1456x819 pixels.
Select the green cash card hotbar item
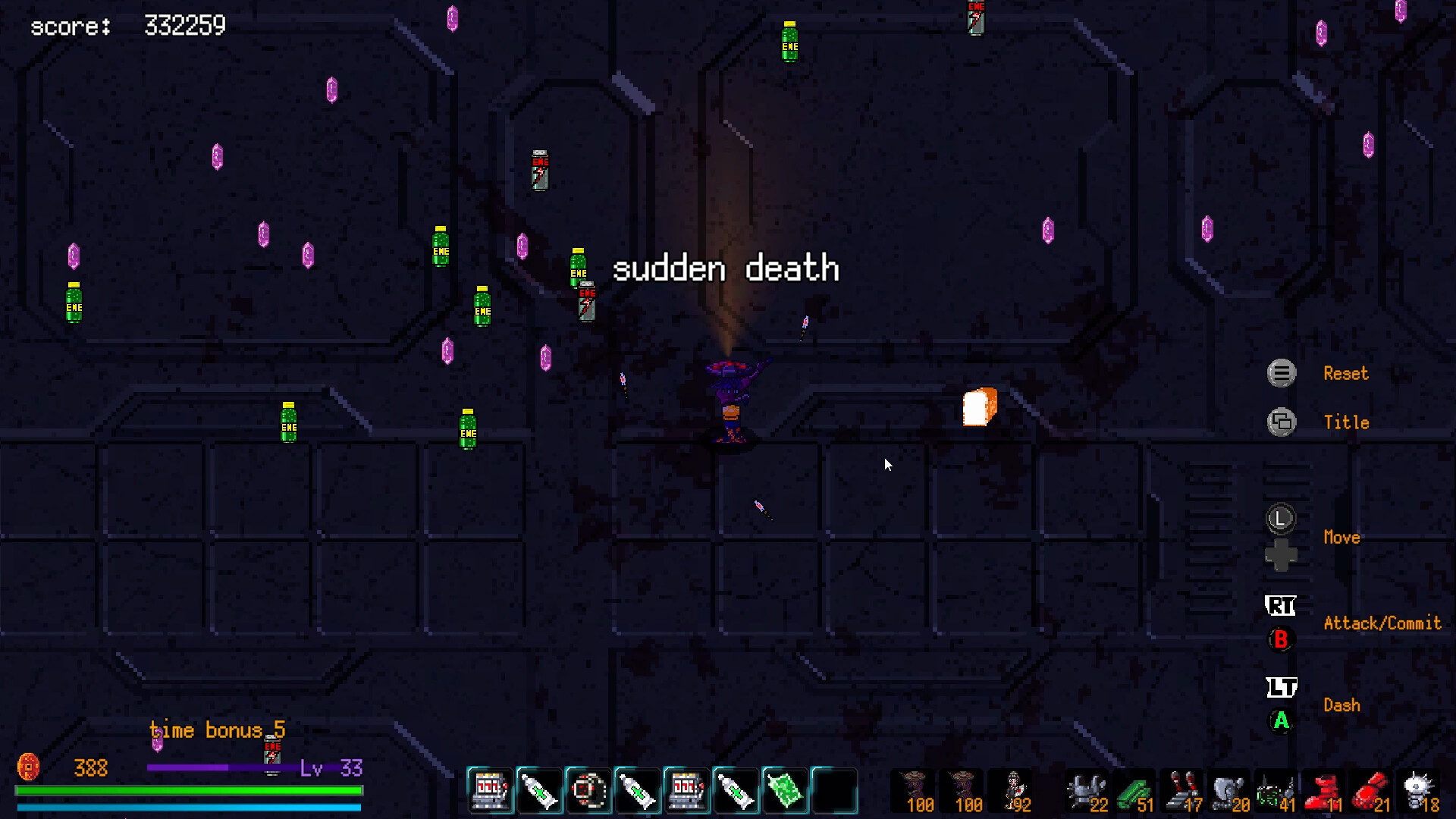point(785,791)
